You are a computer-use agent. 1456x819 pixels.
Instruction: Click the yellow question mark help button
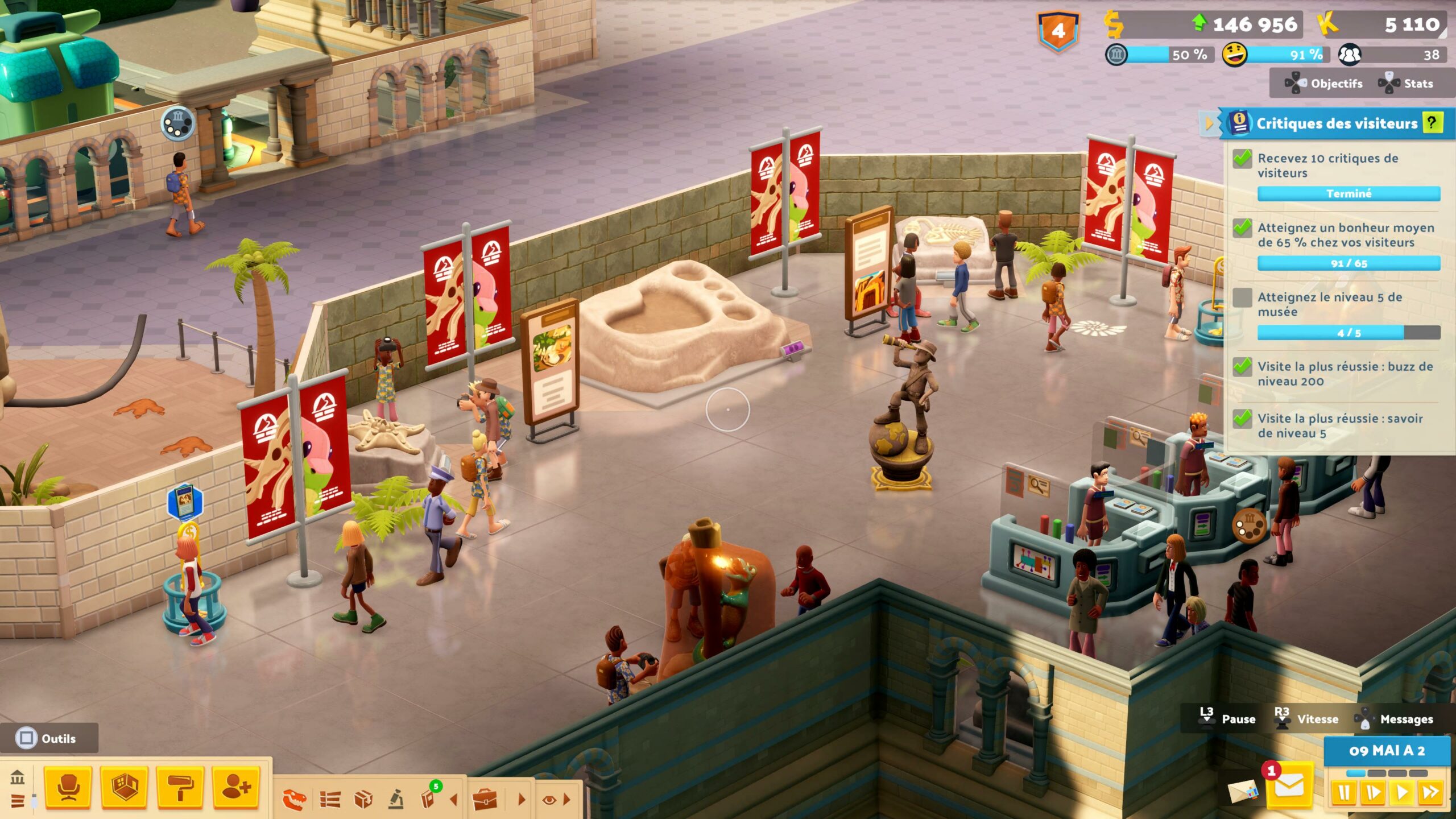tap(1432, 122)
